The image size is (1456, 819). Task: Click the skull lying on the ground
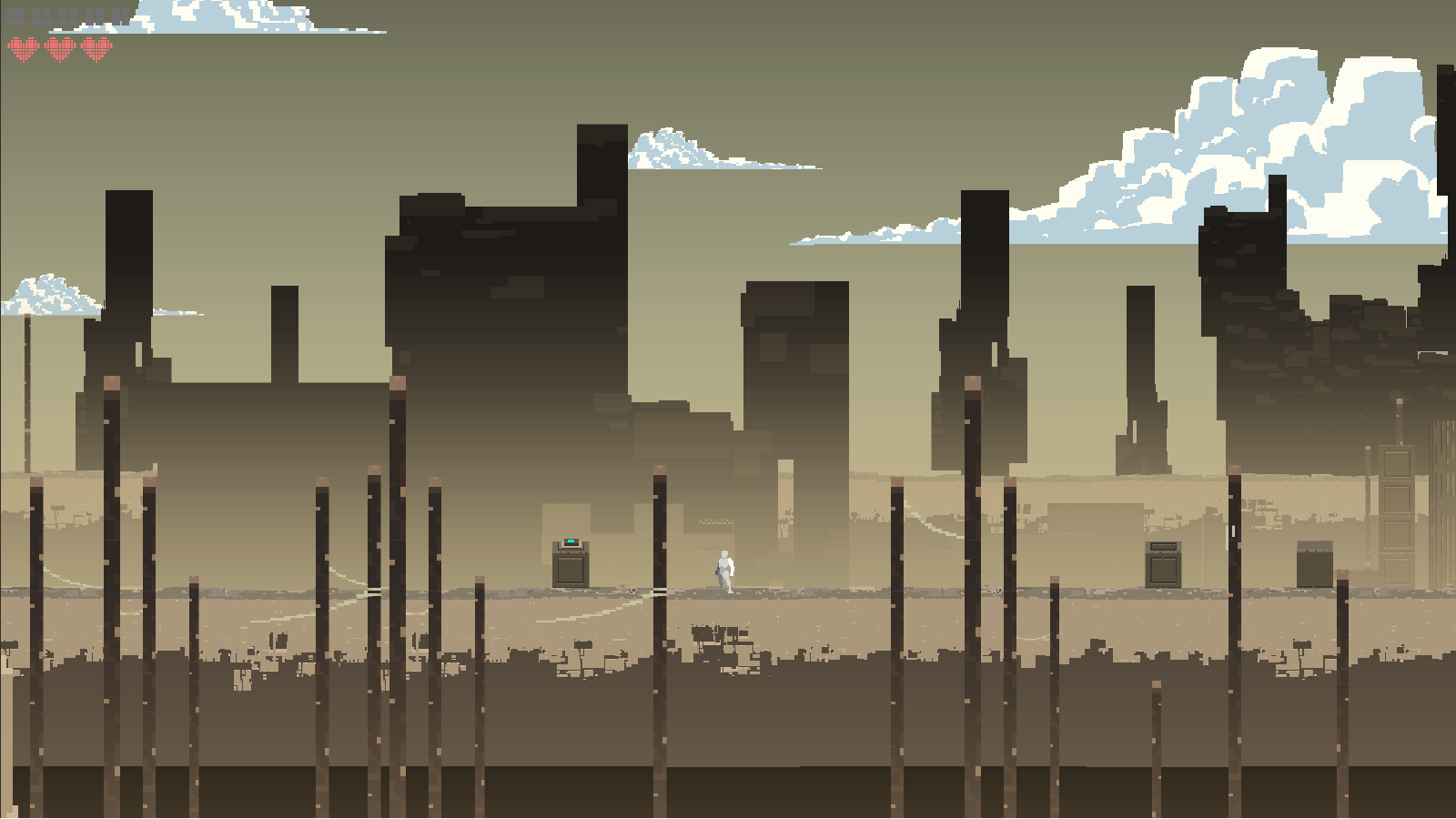[632, 590]
